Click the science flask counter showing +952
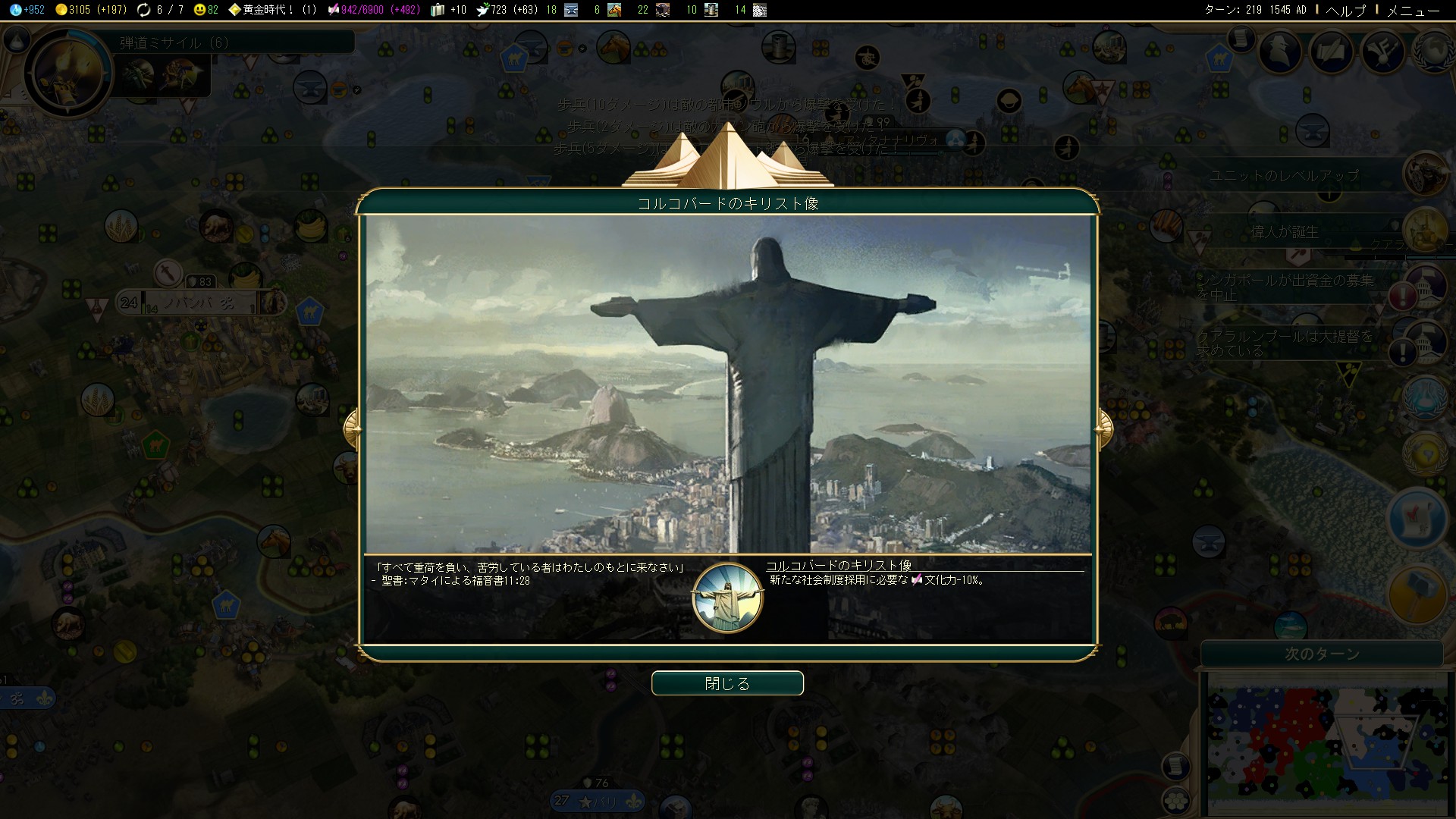The width and height of the screenshot is (1456, 819). (x=25, y=10)
